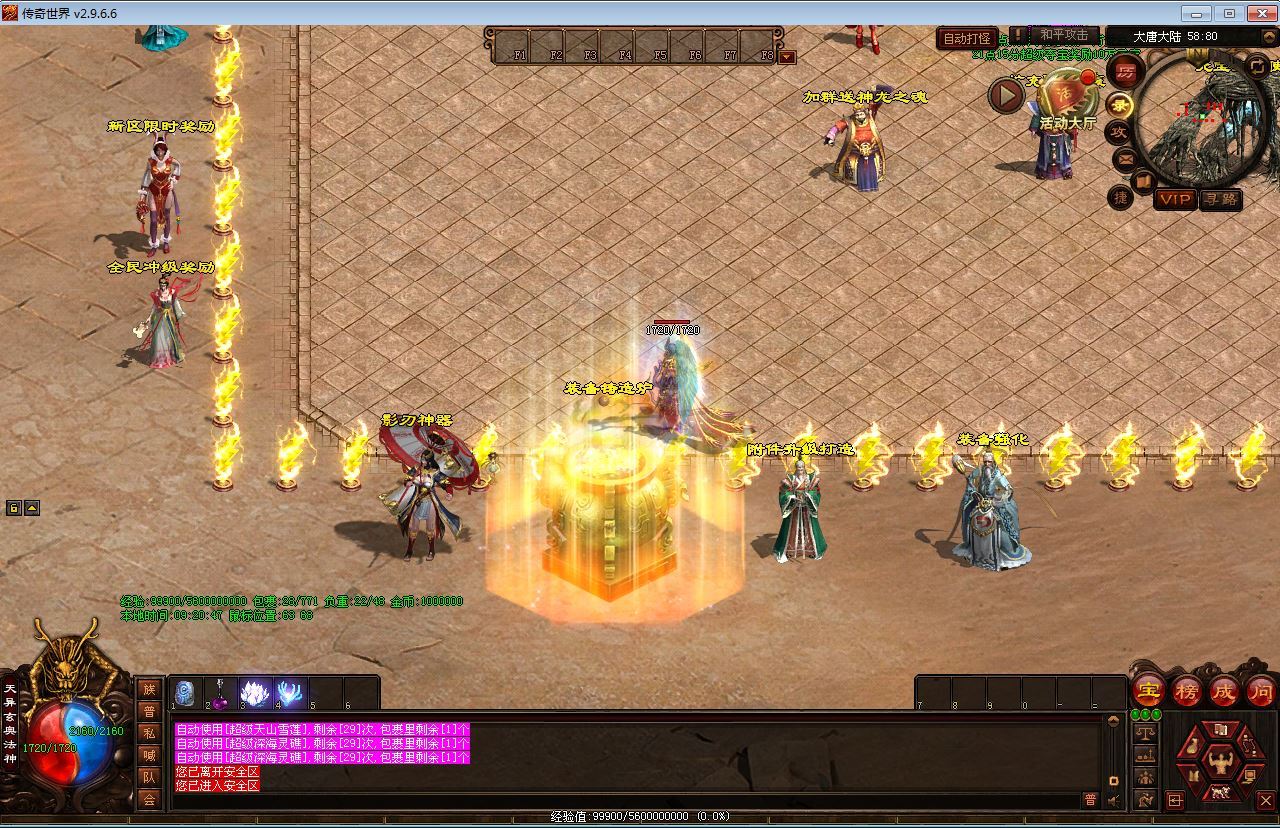Open the 宝 treasure shop orb
Screen dimensions: 1280x828
coord(1149,691)
